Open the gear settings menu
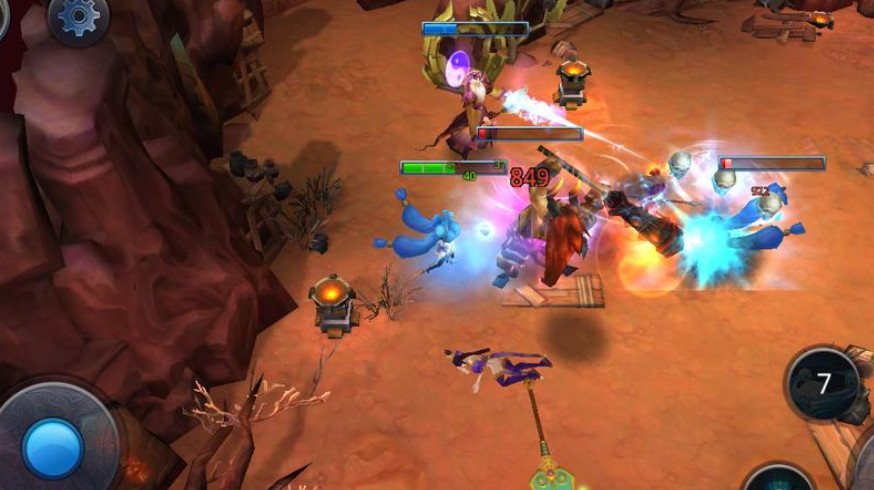Viewport: 874px width, 490px height. tap(79, 17)
